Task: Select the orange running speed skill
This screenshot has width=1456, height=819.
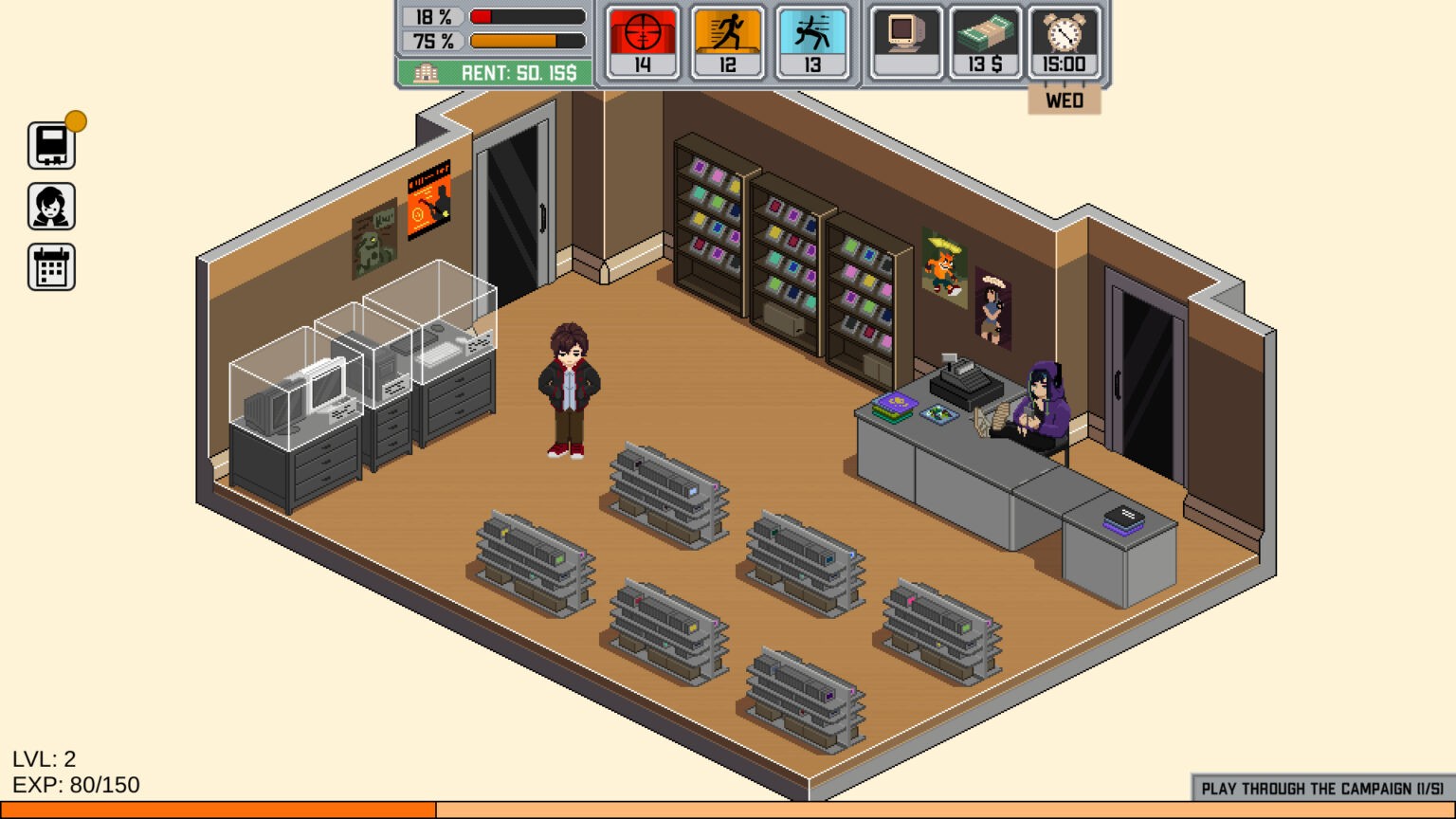Action: click(727, 42)
